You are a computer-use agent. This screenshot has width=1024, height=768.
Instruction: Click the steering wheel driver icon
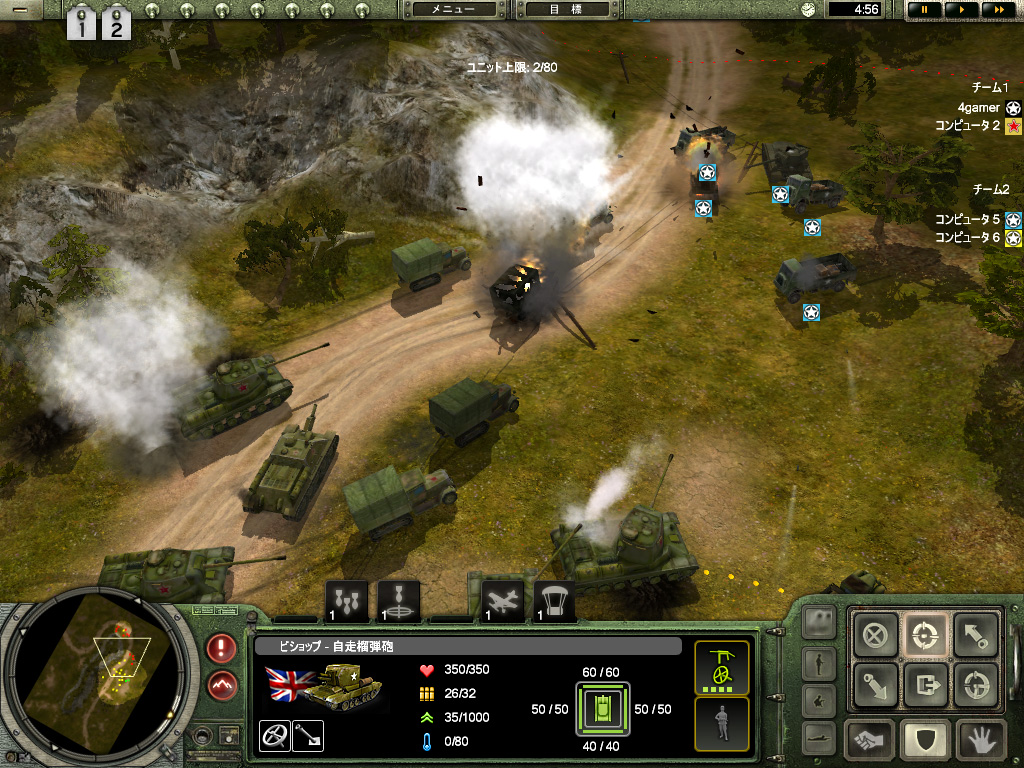point(273,735)
